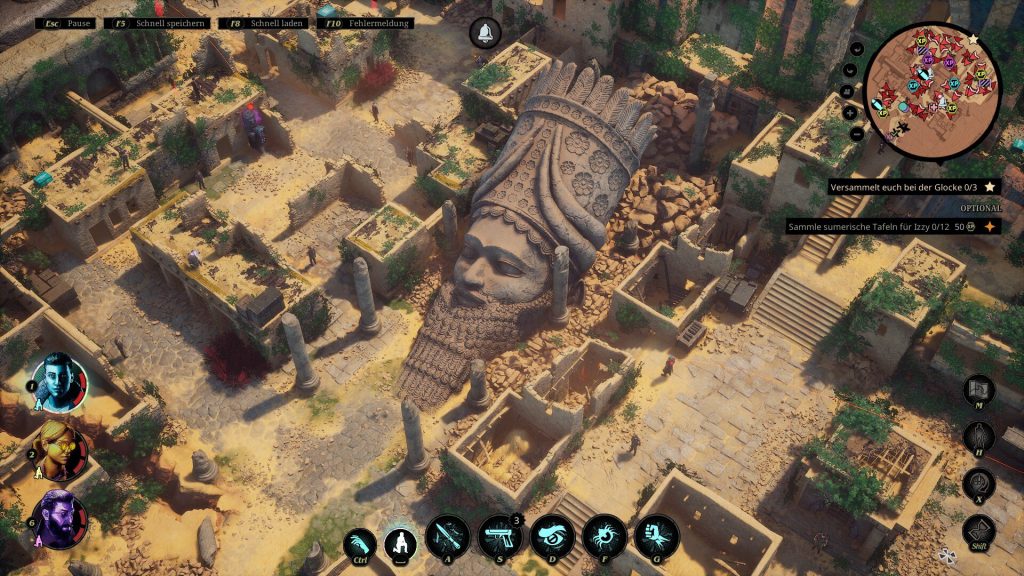
Task: Toggle the crouch stance icon
Action: [x=402, y=541]
